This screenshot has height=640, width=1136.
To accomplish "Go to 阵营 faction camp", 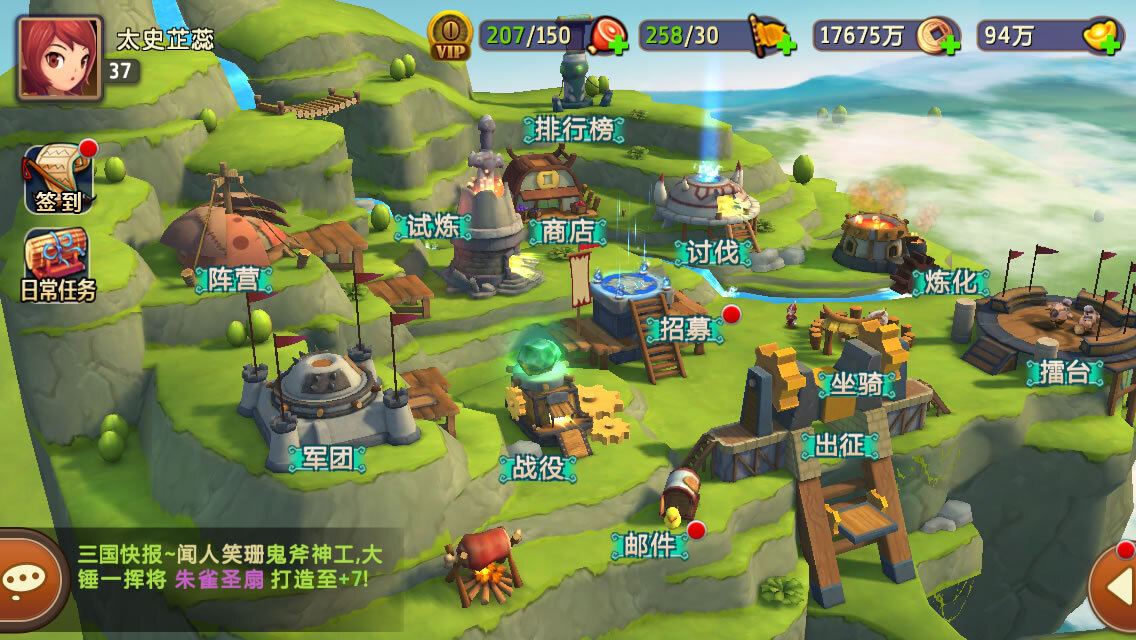I will click(x=233, y=279).
